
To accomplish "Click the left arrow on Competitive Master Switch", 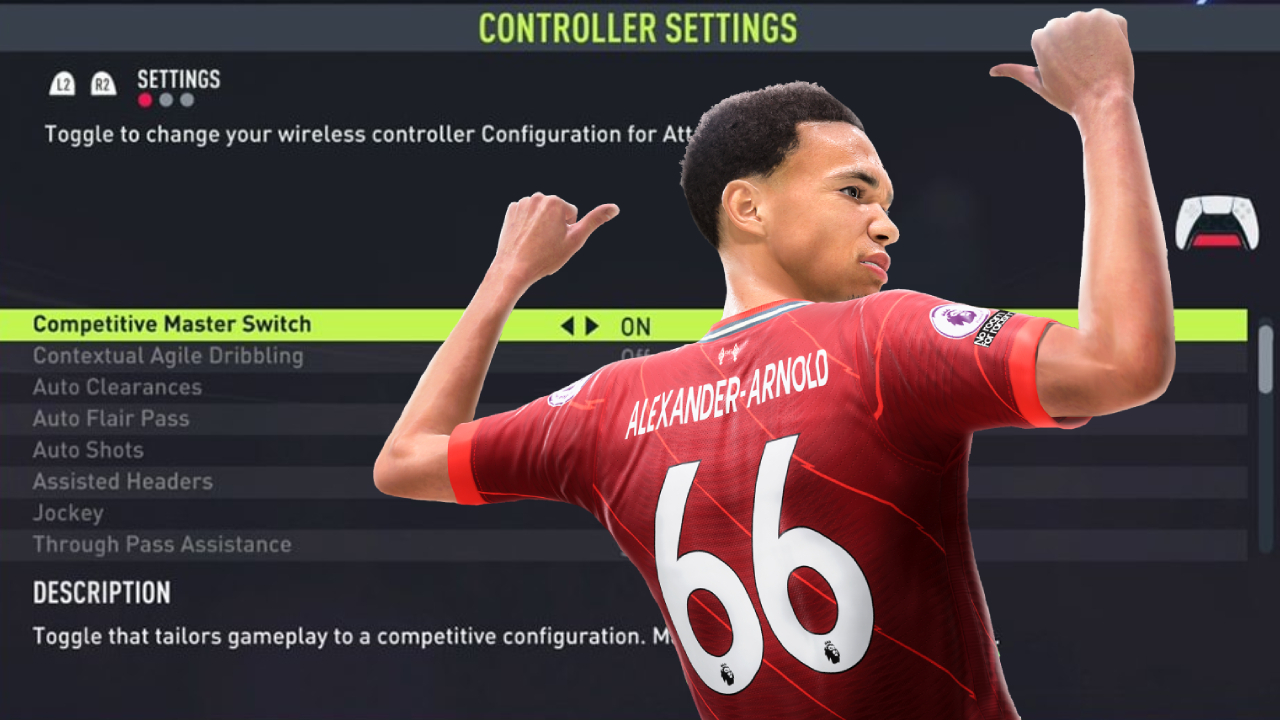I will coord(567,326).
